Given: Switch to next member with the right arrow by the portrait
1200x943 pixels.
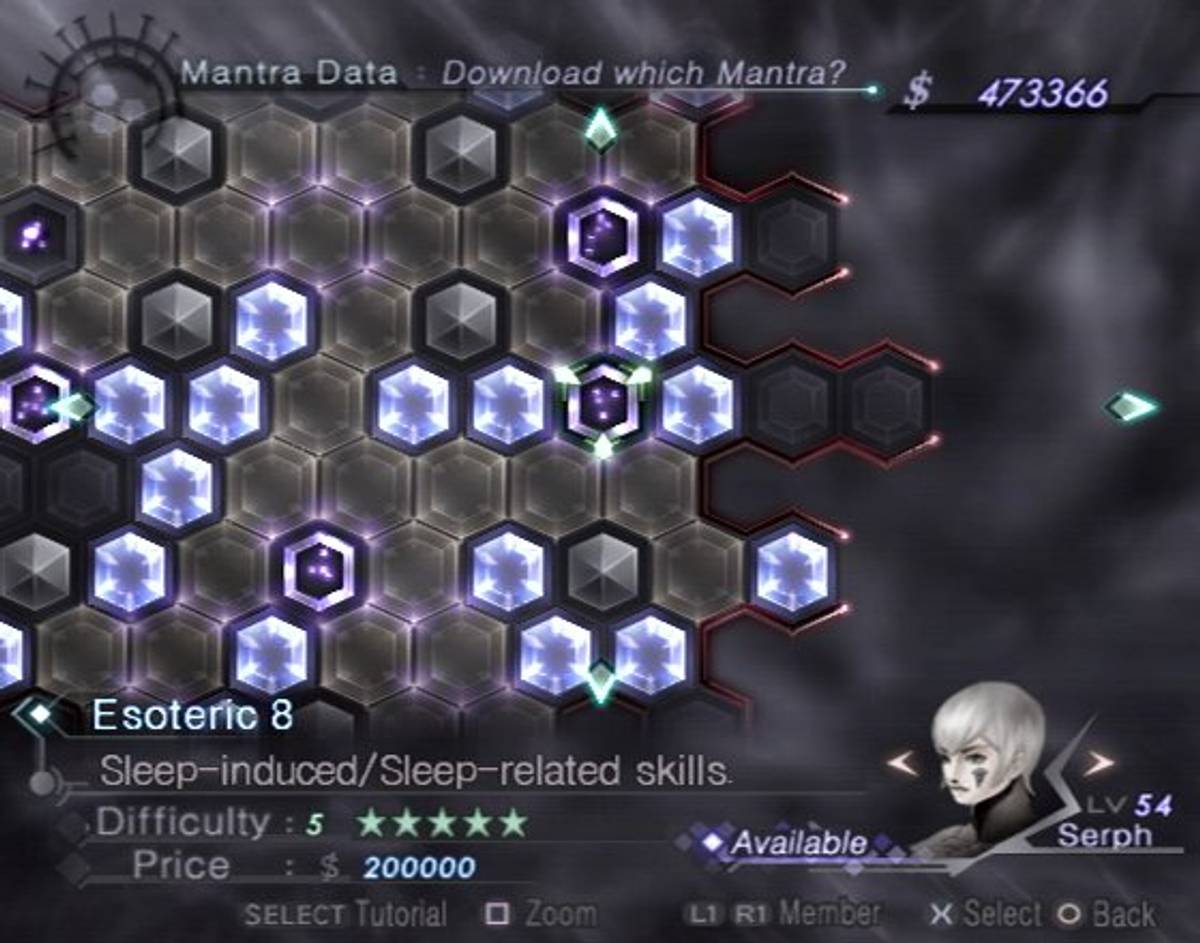Looking at the screenshot, I should pyautogui.click(x=1098, y=763).
